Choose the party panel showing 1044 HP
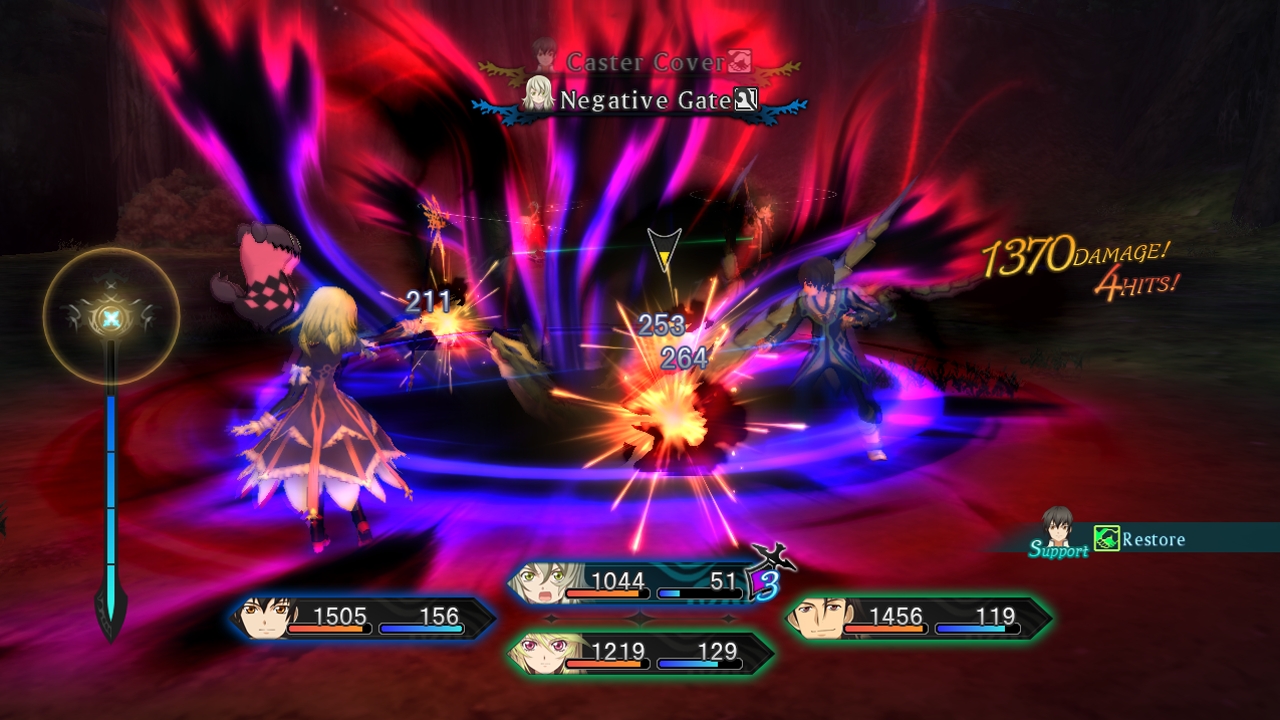This screenshot has height=720, width=1280. (x=632, y=583)
